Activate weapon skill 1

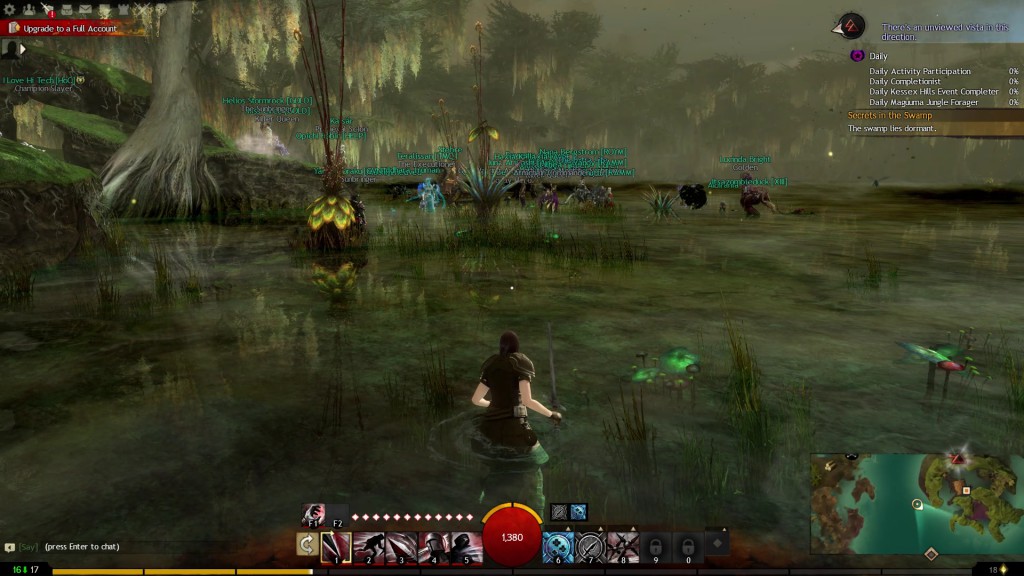point(336,545)
